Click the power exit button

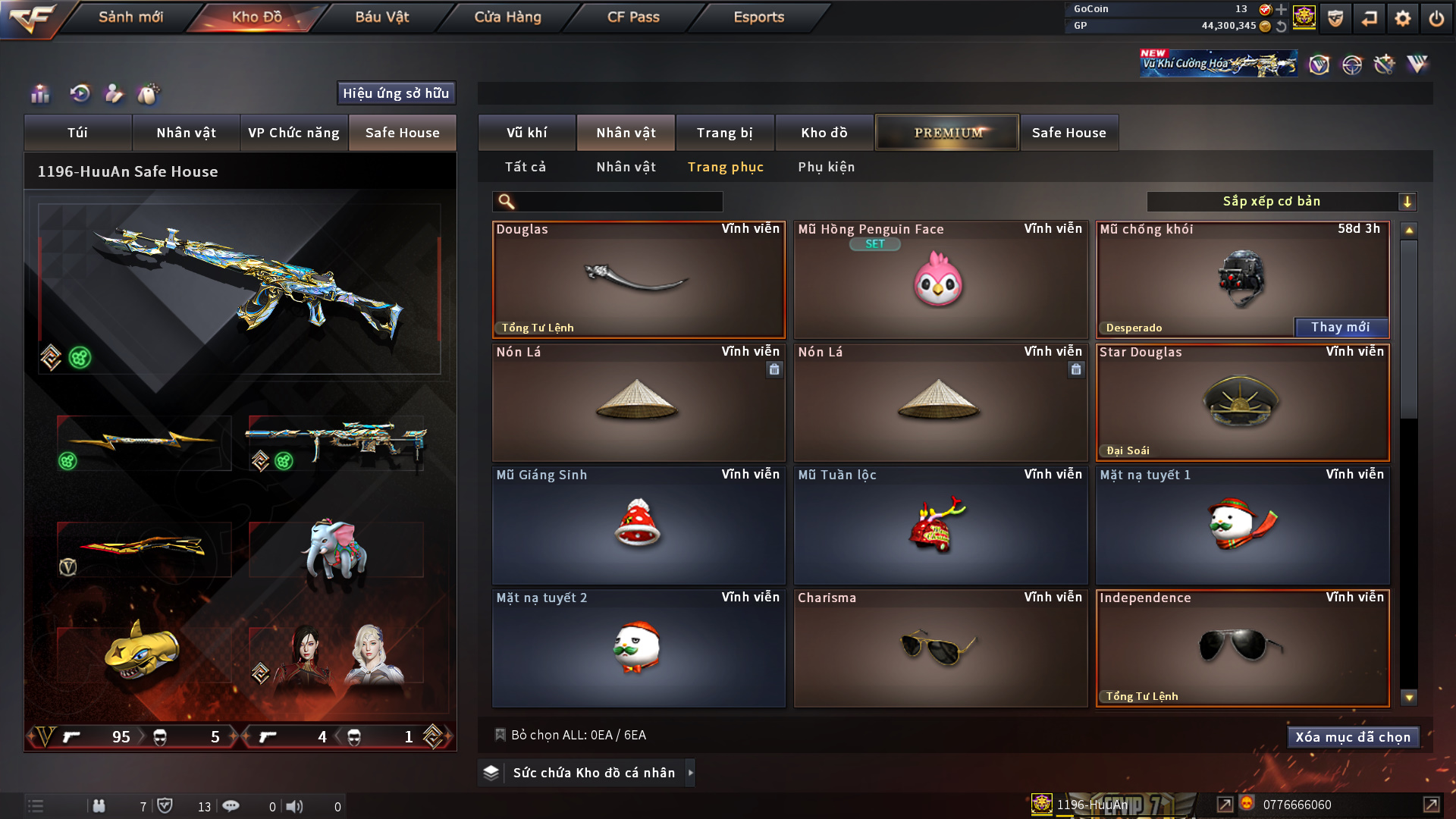[x=1436, y=18]
